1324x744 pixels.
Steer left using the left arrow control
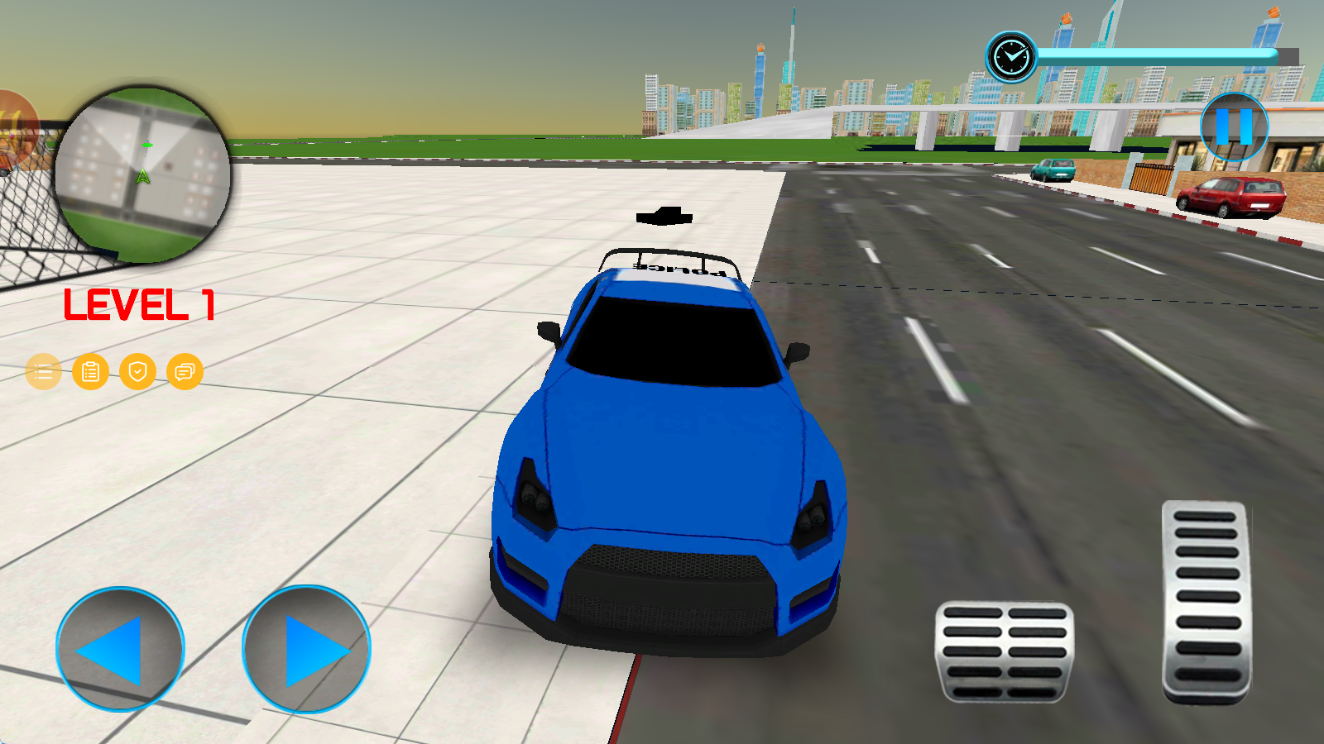(119, 648)
